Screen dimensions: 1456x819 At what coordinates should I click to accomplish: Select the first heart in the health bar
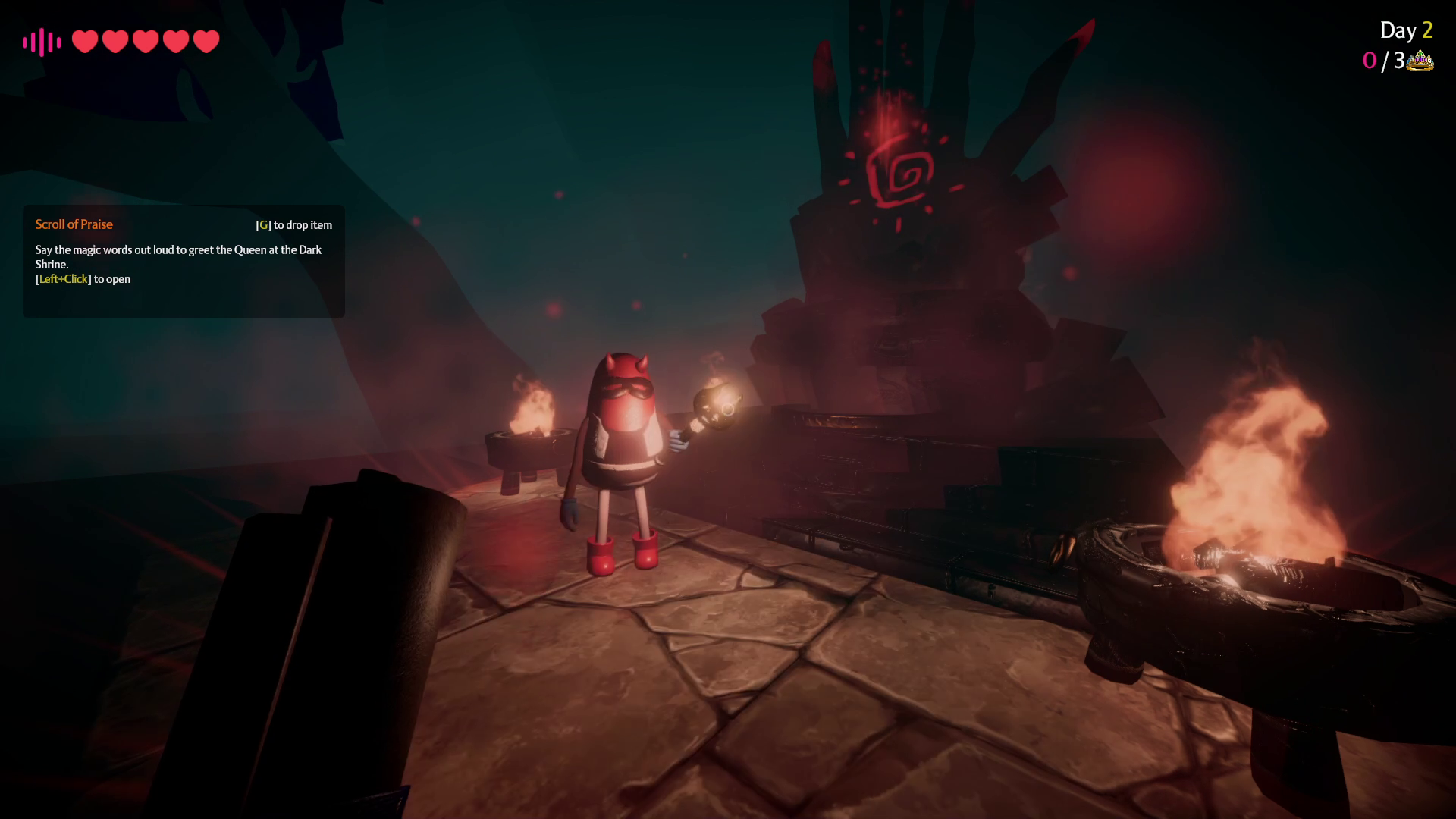tap(85, 41)
